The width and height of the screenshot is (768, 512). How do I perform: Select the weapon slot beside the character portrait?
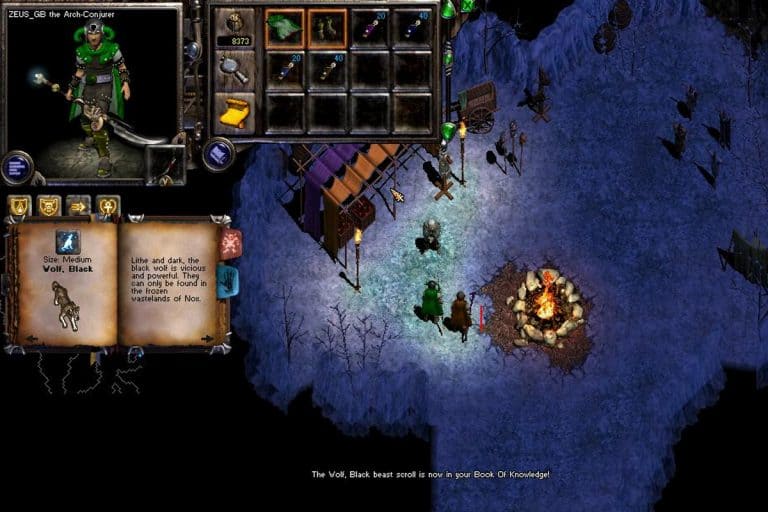[165, 164]
